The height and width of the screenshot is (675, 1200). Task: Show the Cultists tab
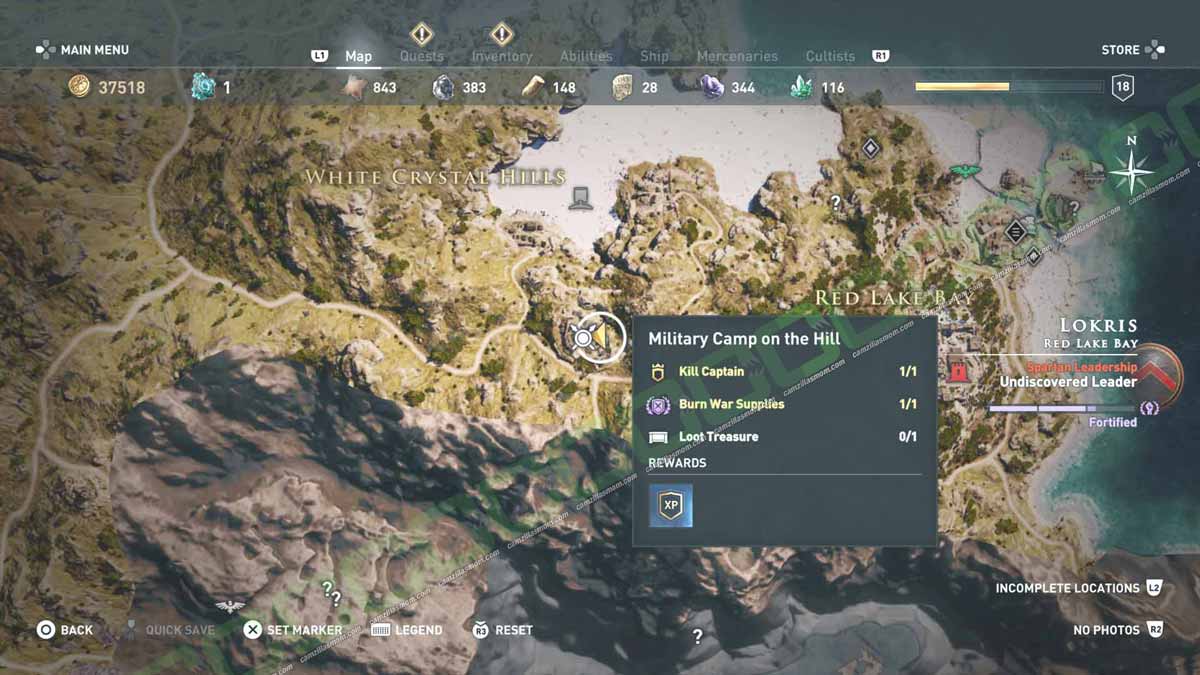click(830, 56)
